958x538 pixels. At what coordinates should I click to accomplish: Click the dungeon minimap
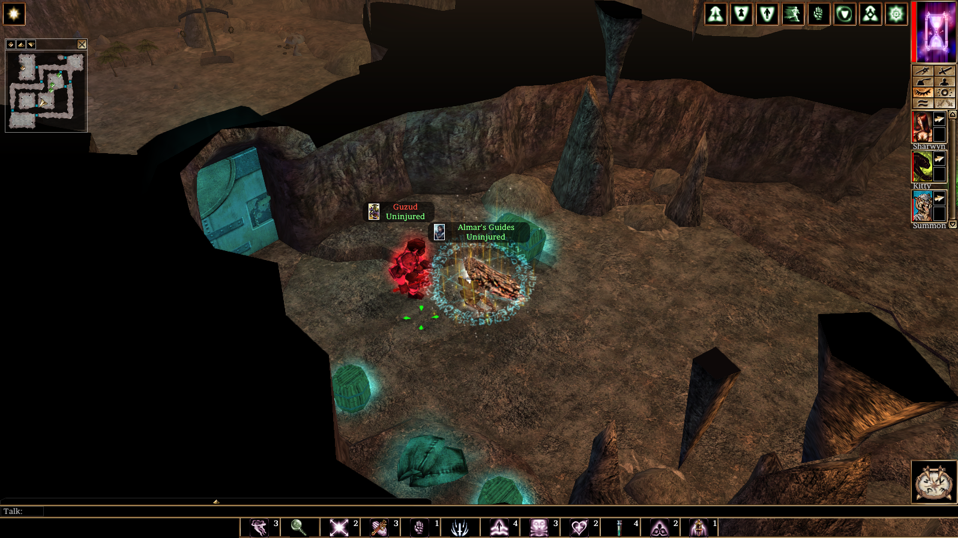(x=46, y=90)
